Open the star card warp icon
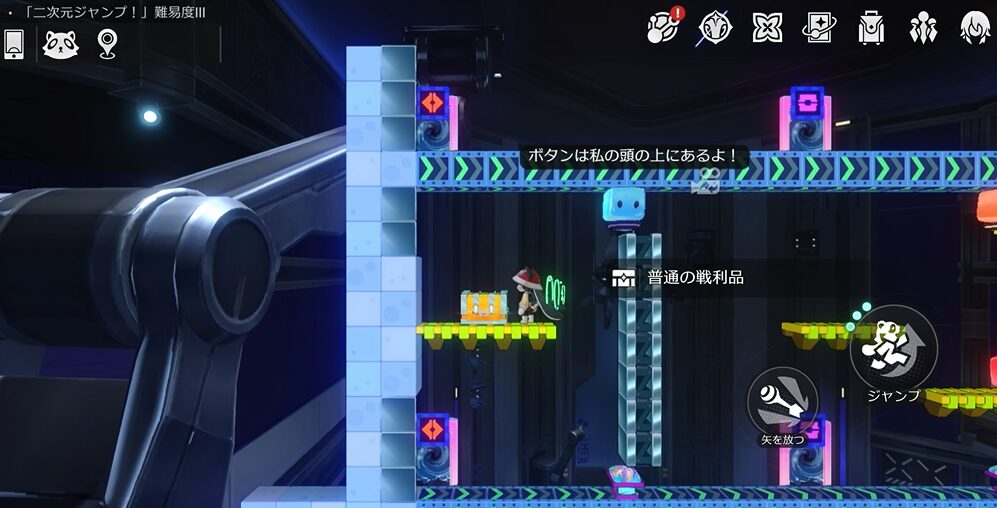This screenshot has height=508, width=997. click(x=819, y=27)
